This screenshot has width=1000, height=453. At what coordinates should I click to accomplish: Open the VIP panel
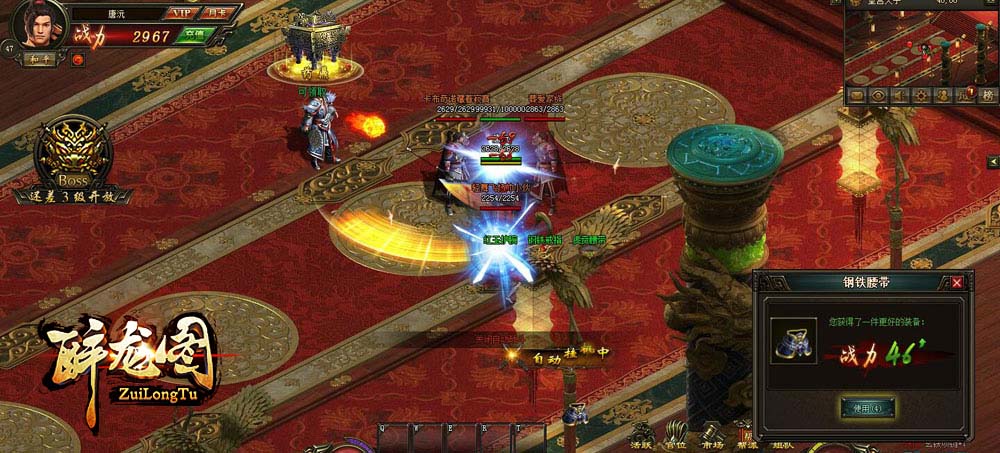coord(181,13)
